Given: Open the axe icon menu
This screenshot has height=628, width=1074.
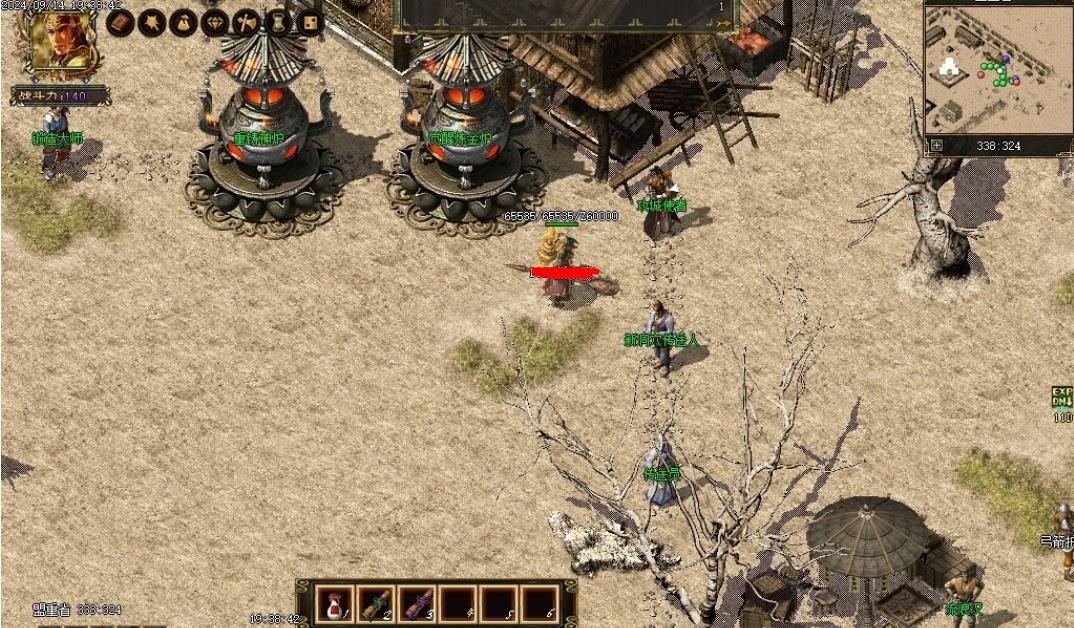Looking at the screenshot, I should [246, 22].
